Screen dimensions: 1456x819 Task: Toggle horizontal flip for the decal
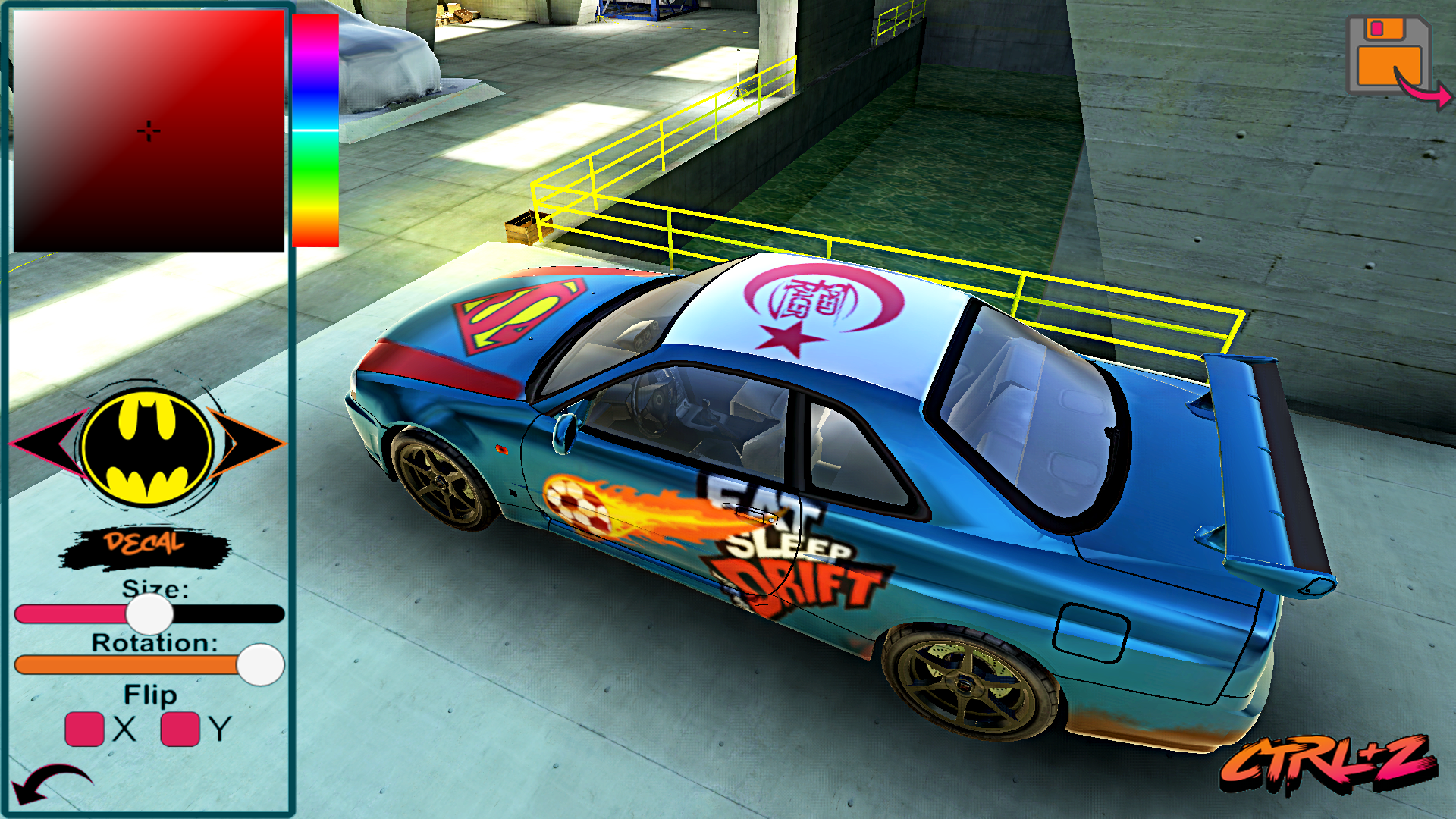tap(83, 730)
